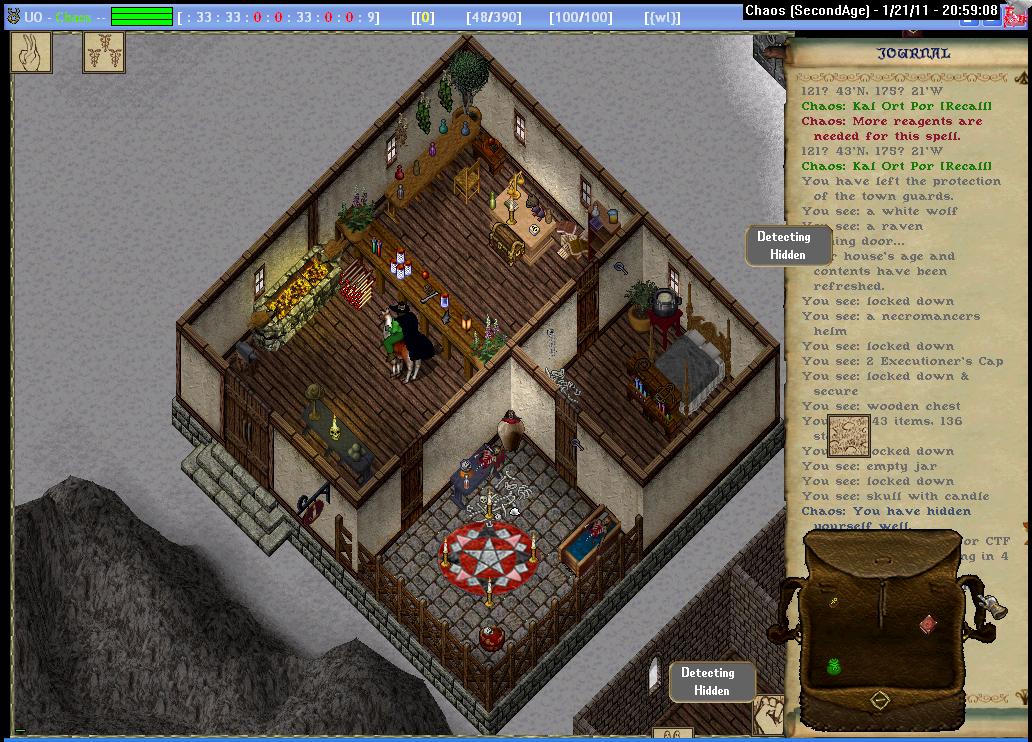
Task: Use the Detecting Hidden button beside the journal
Action: pos(788,246)
